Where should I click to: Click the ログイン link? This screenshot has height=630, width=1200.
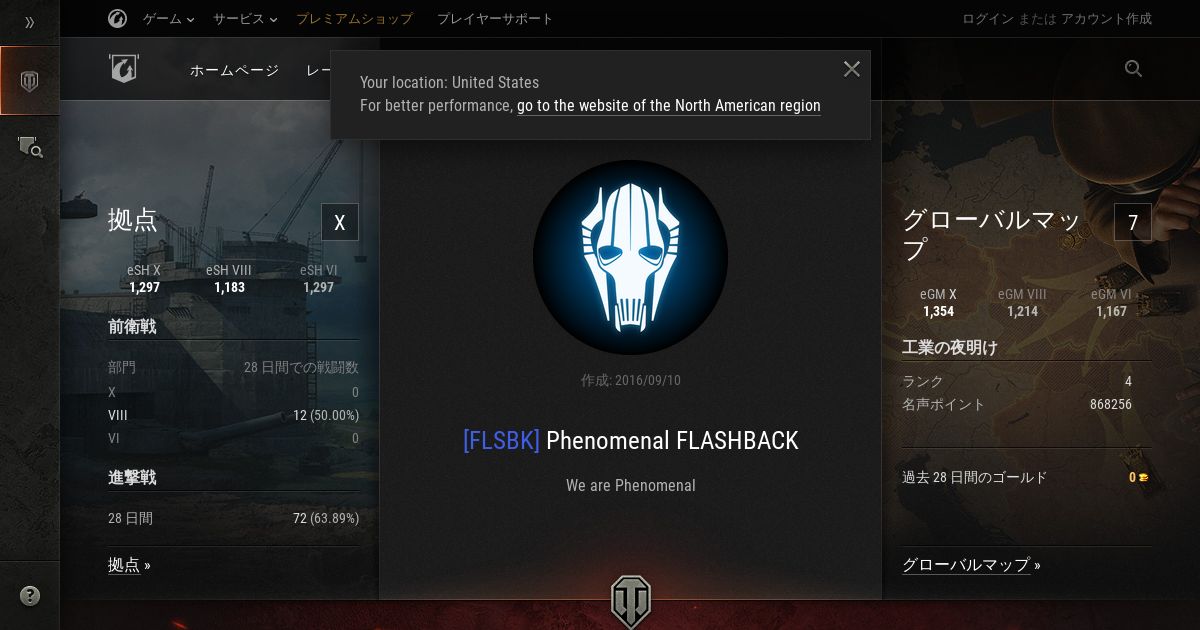click(989, 19)
